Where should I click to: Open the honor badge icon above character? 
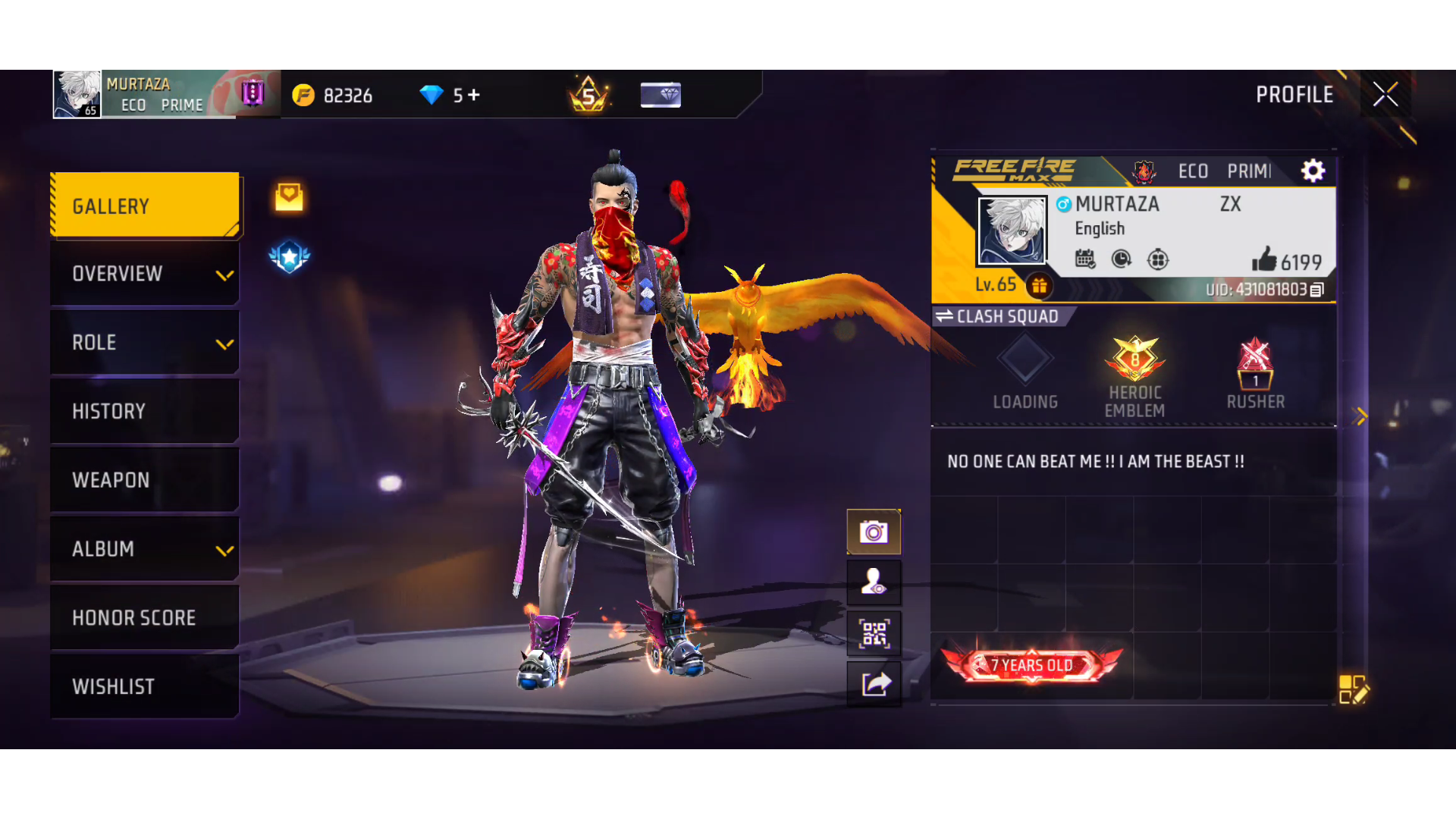click(x=289, y=256)
